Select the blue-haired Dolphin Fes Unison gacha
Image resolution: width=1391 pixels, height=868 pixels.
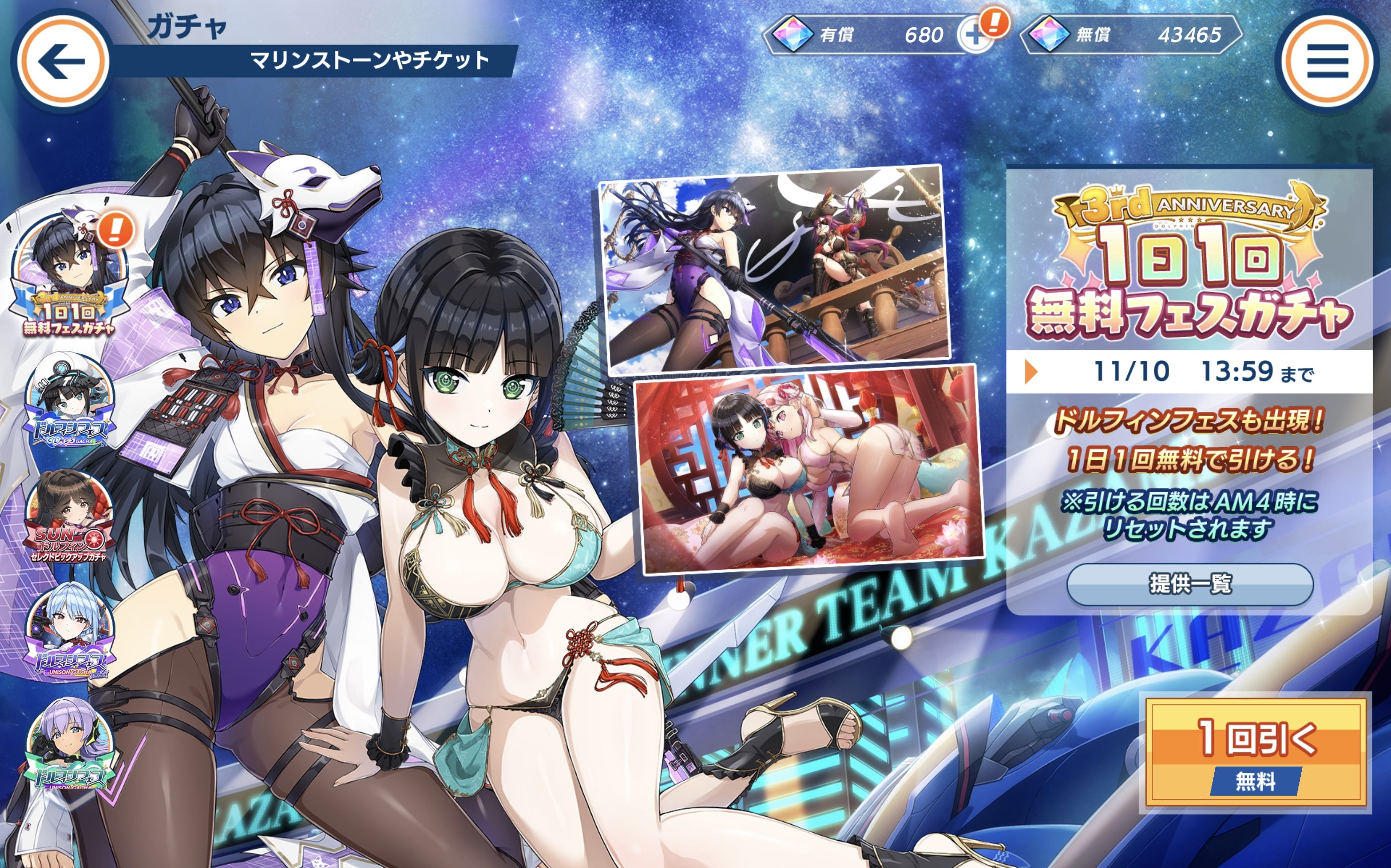click(70, 631)
